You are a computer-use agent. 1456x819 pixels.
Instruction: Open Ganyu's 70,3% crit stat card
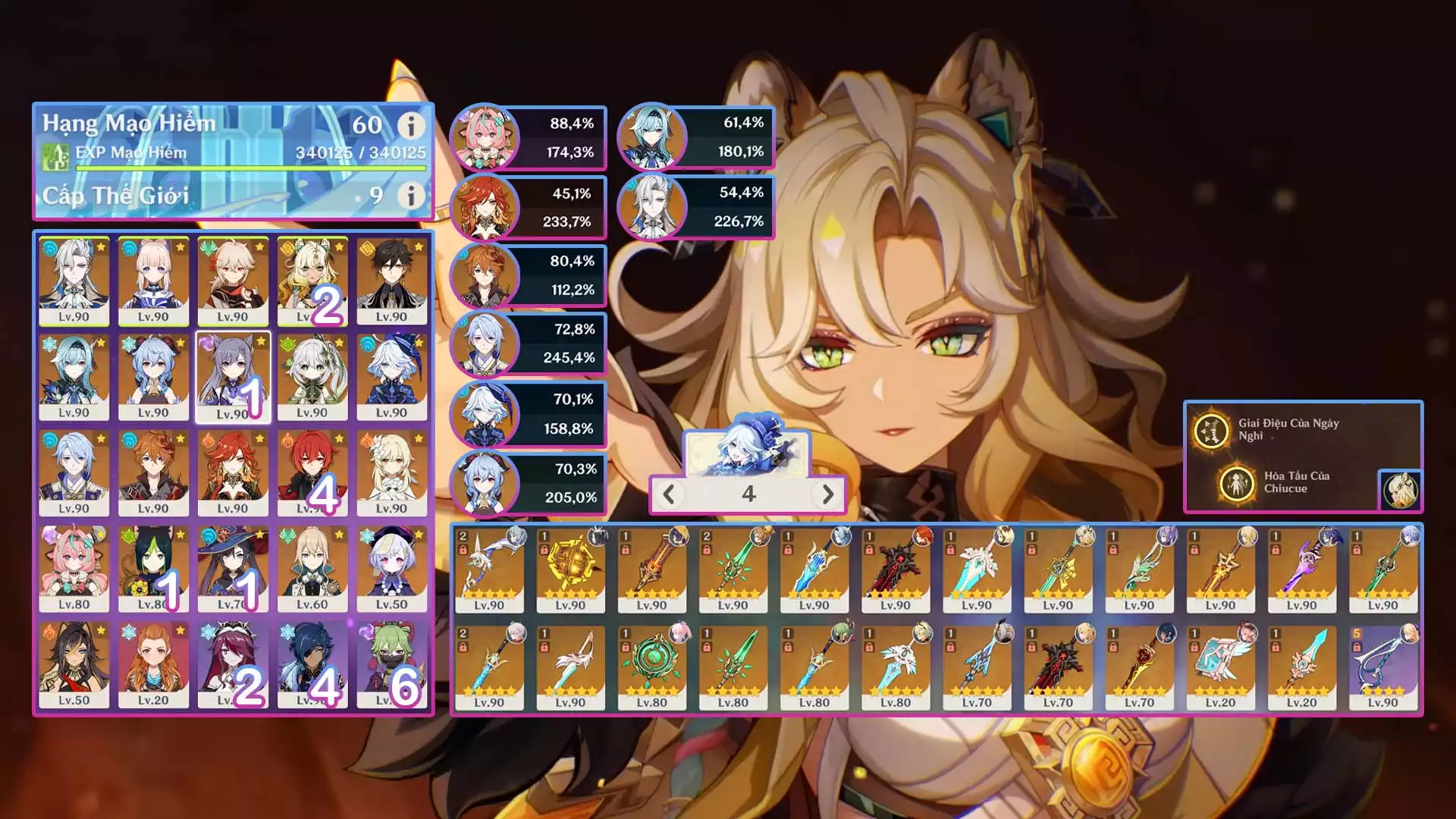coord(528,484)
